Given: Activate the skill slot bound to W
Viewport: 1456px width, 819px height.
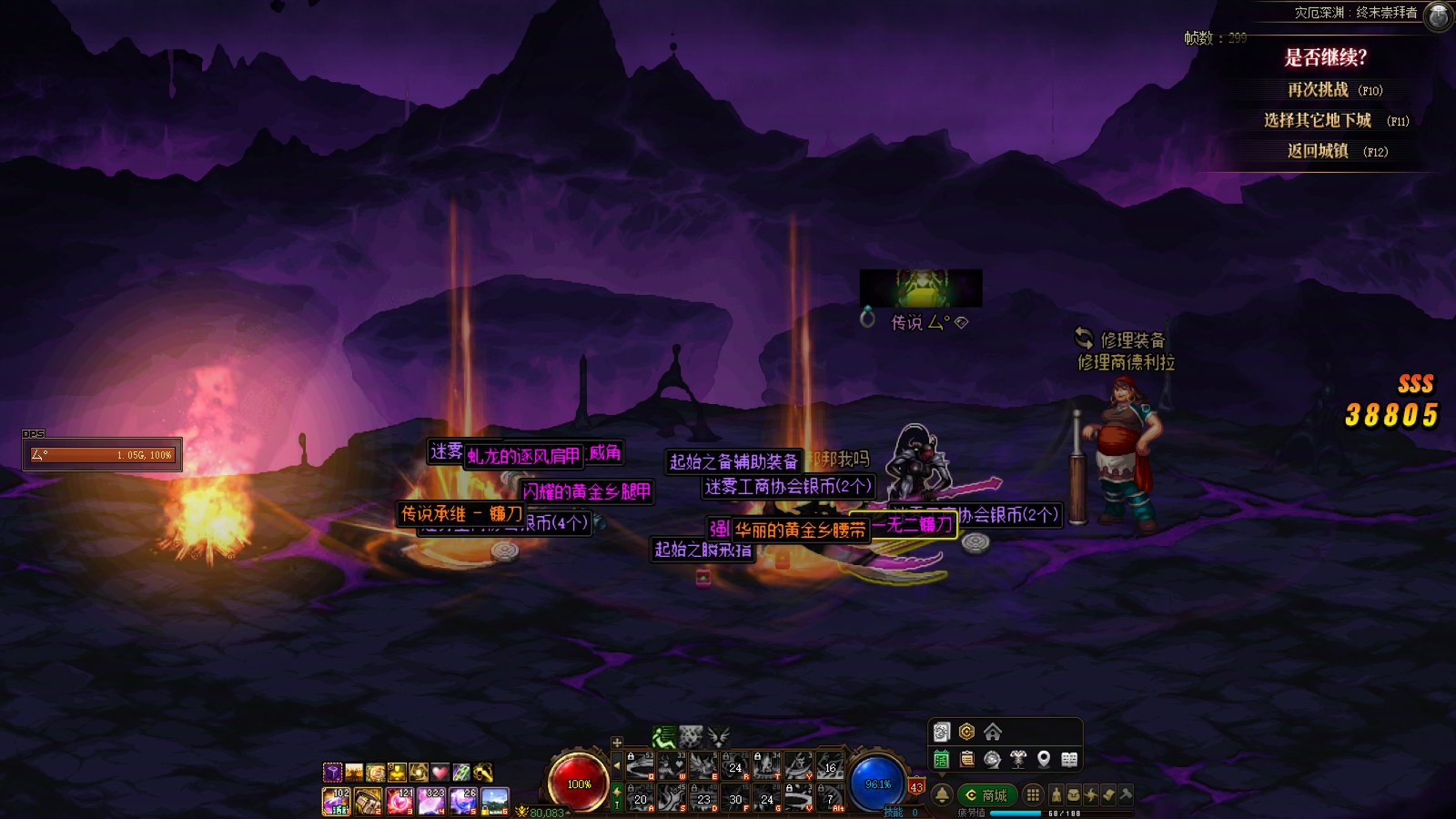Looking at the screenshot, I should point(672,765).
